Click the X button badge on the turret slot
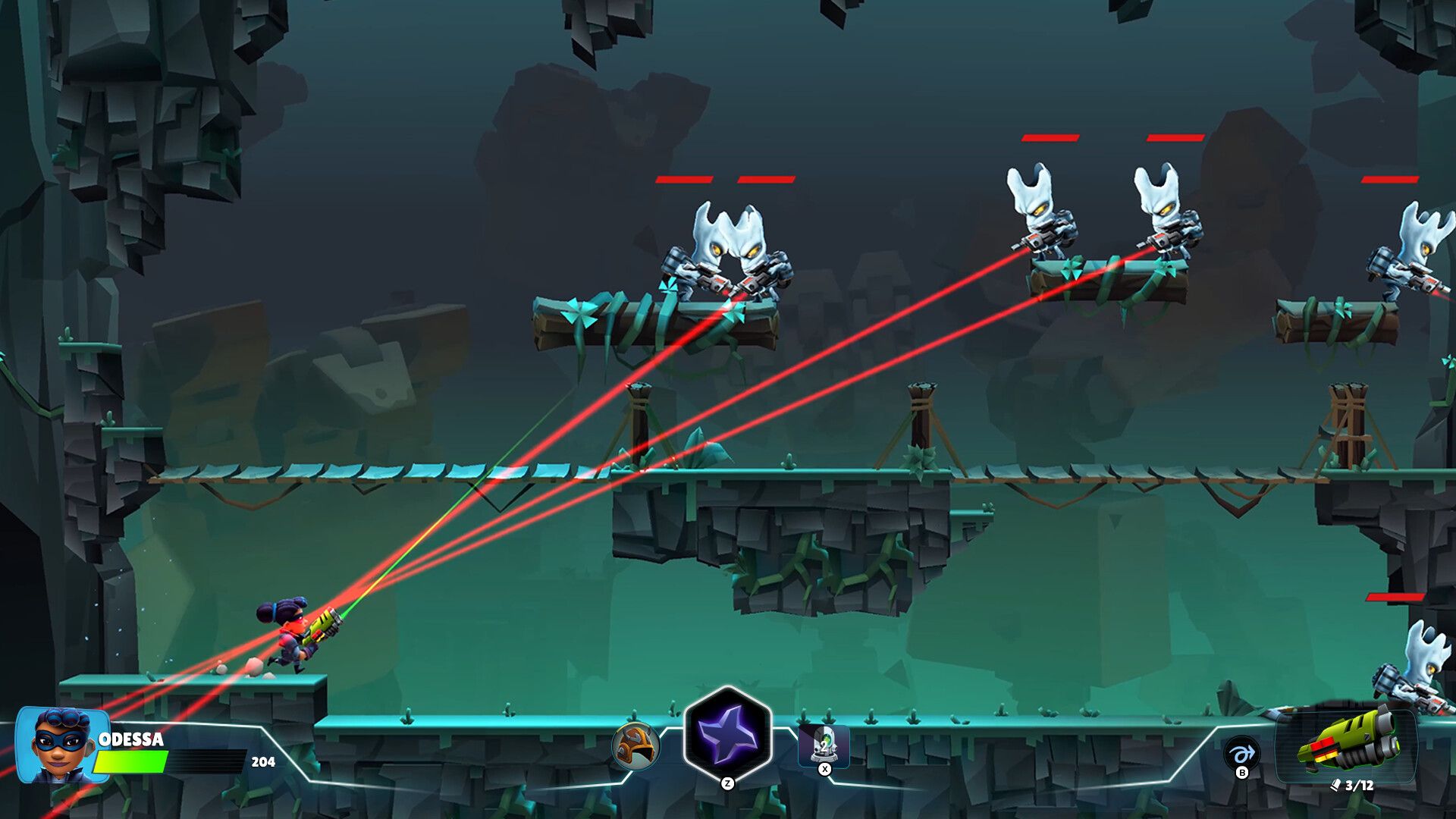The height and width of the screenshot is (819, 1456). point(824,769)
